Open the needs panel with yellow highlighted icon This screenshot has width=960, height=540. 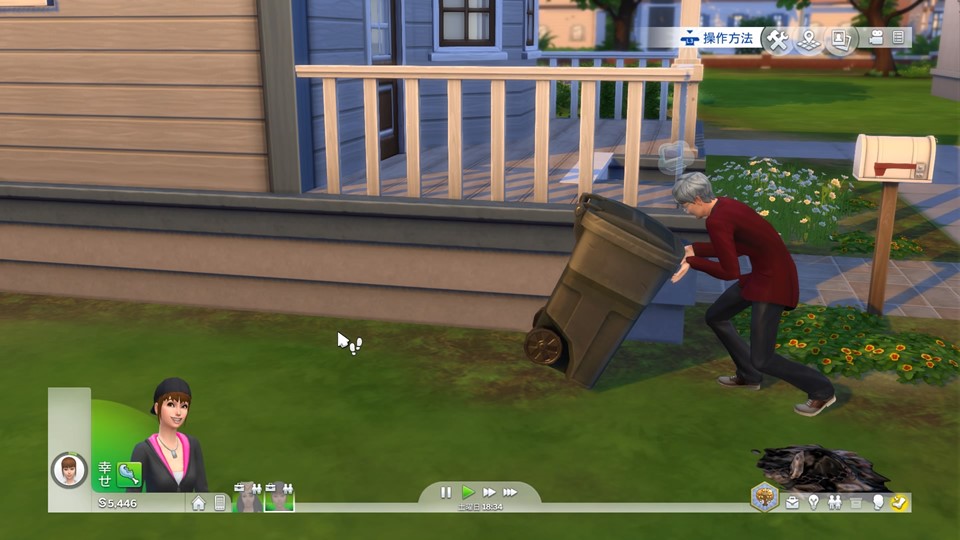coord(898,502)
